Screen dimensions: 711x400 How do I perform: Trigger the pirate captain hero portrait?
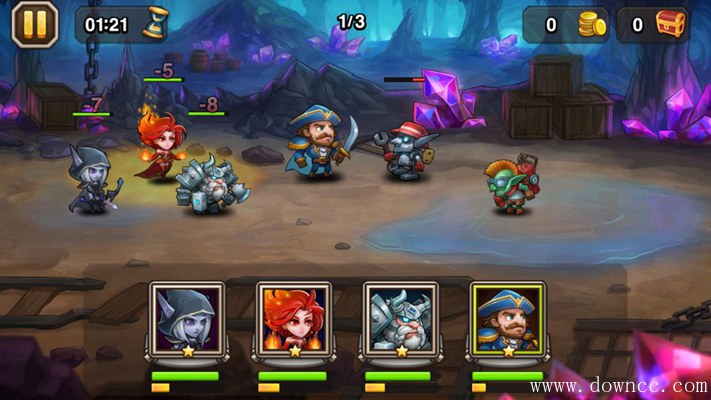tap(506, 318)
